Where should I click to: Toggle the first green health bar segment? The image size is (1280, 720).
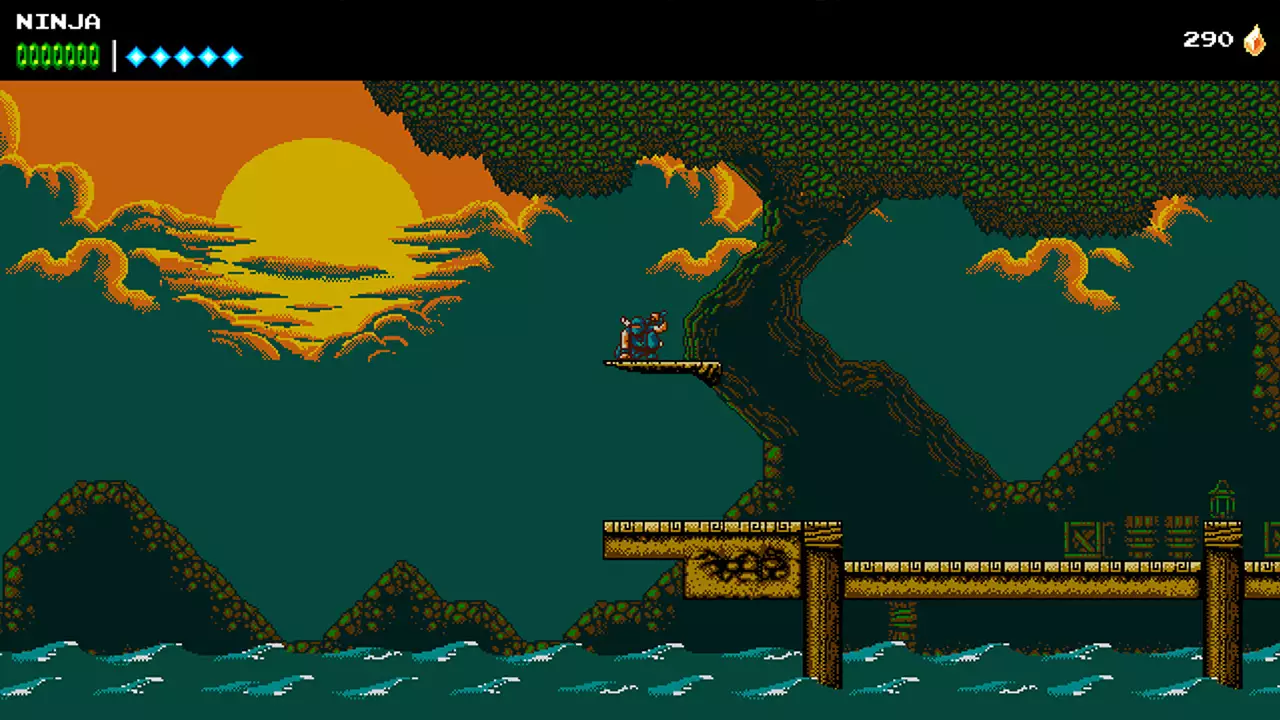pyautogui.click(x=22, y=57)
